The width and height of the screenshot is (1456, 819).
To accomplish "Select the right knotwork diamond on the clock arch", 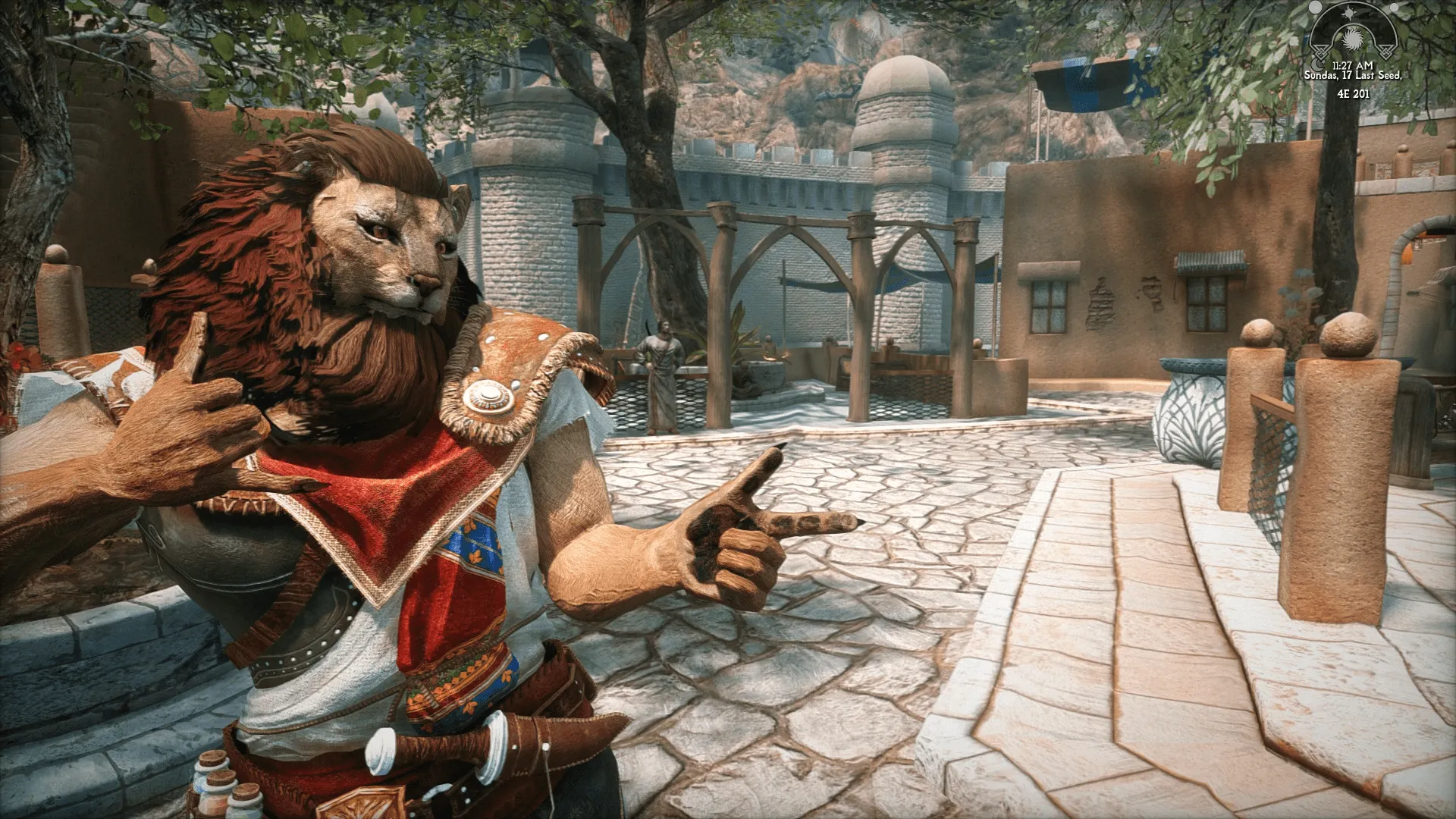I will pos(1385,52).
